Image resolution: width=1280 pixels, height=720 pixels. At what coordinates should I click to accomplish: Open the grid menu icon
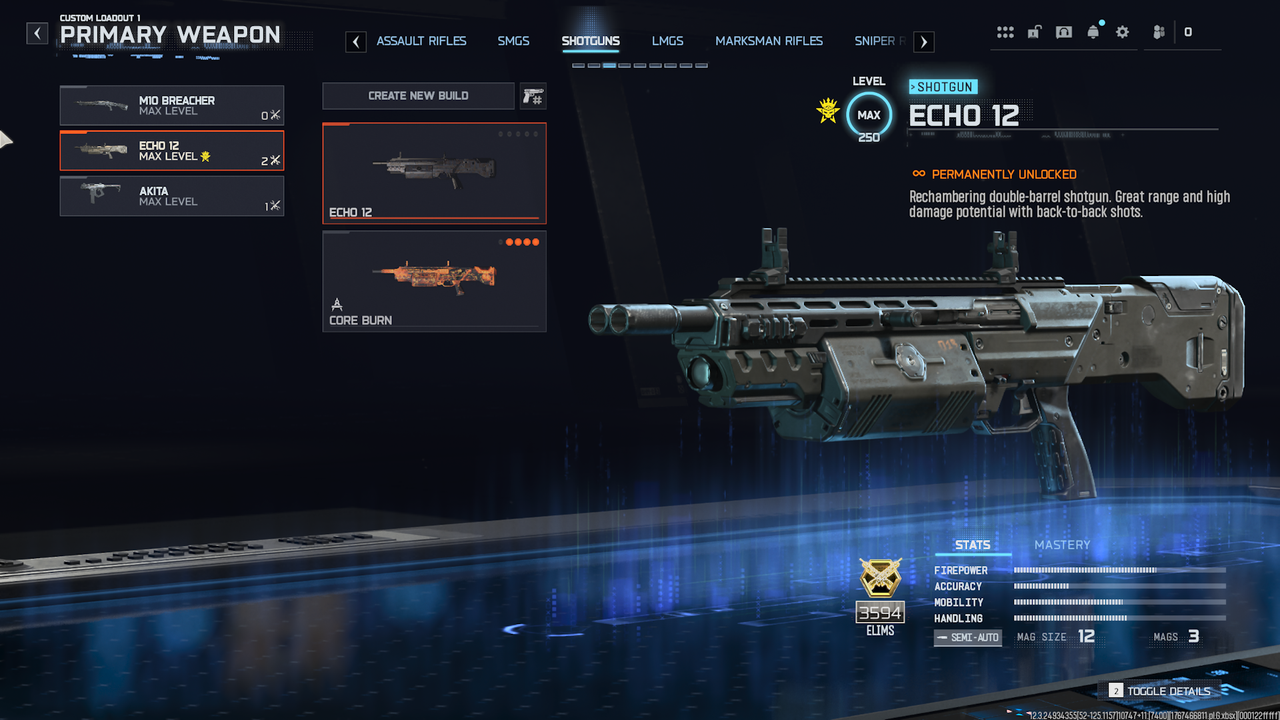point(1005,32)
